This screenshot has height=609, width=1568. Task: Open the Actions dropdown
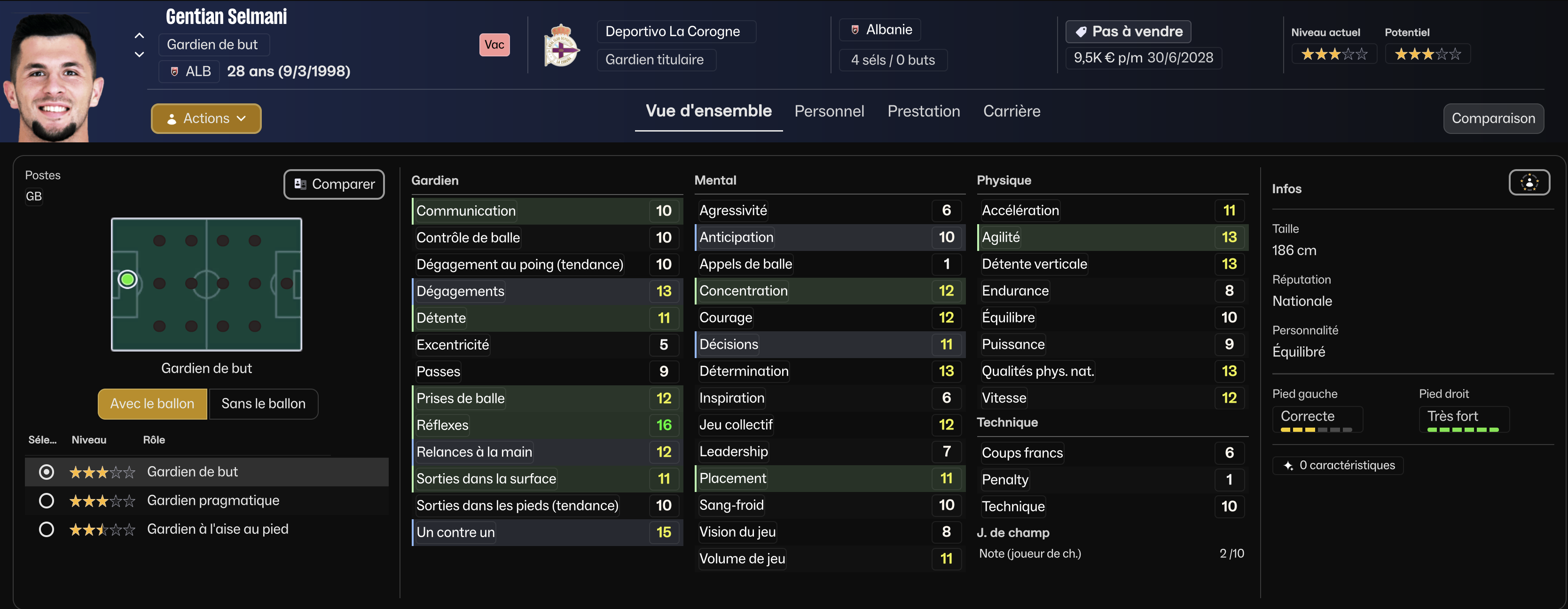pyautogui.click(x=206, y=118)
